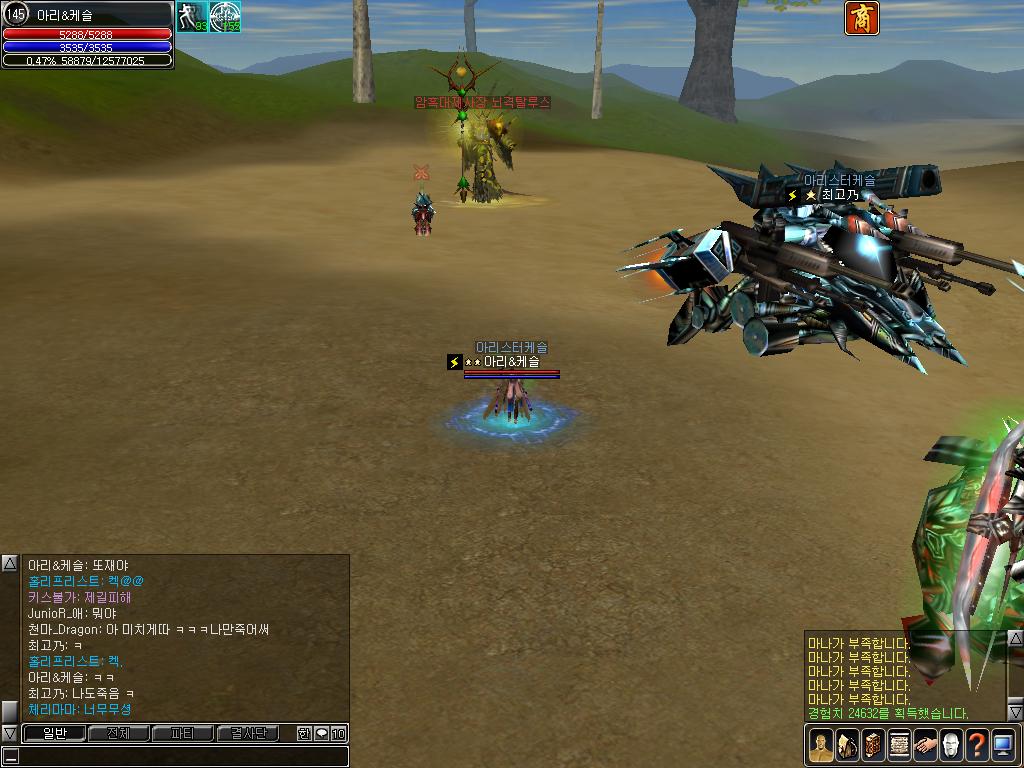
Task: Toggle the 한 Korean input mode button
Action: click(304, 733)
